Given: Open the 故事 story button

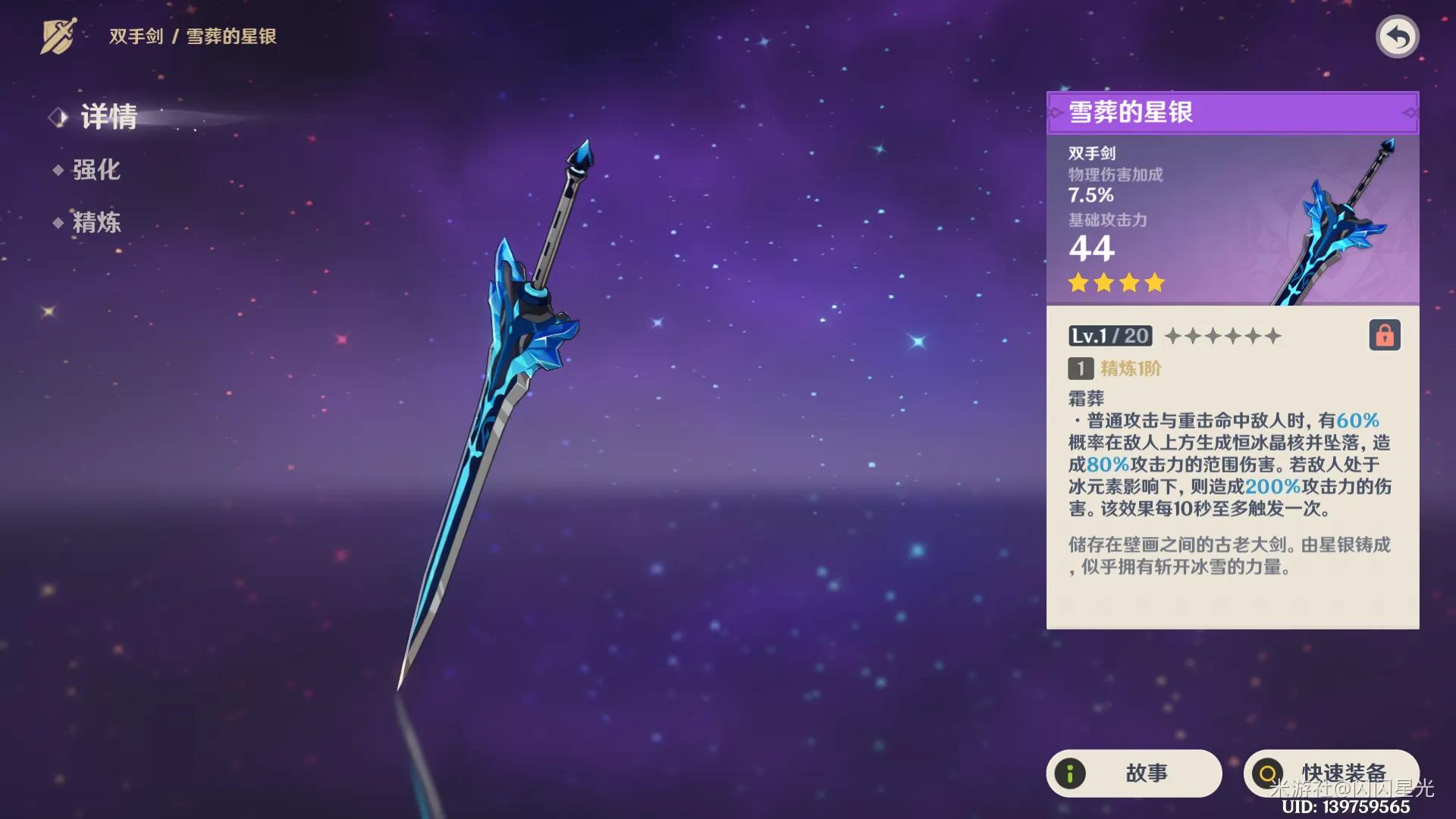Looking at the screenshot, I should [1134, 773].
